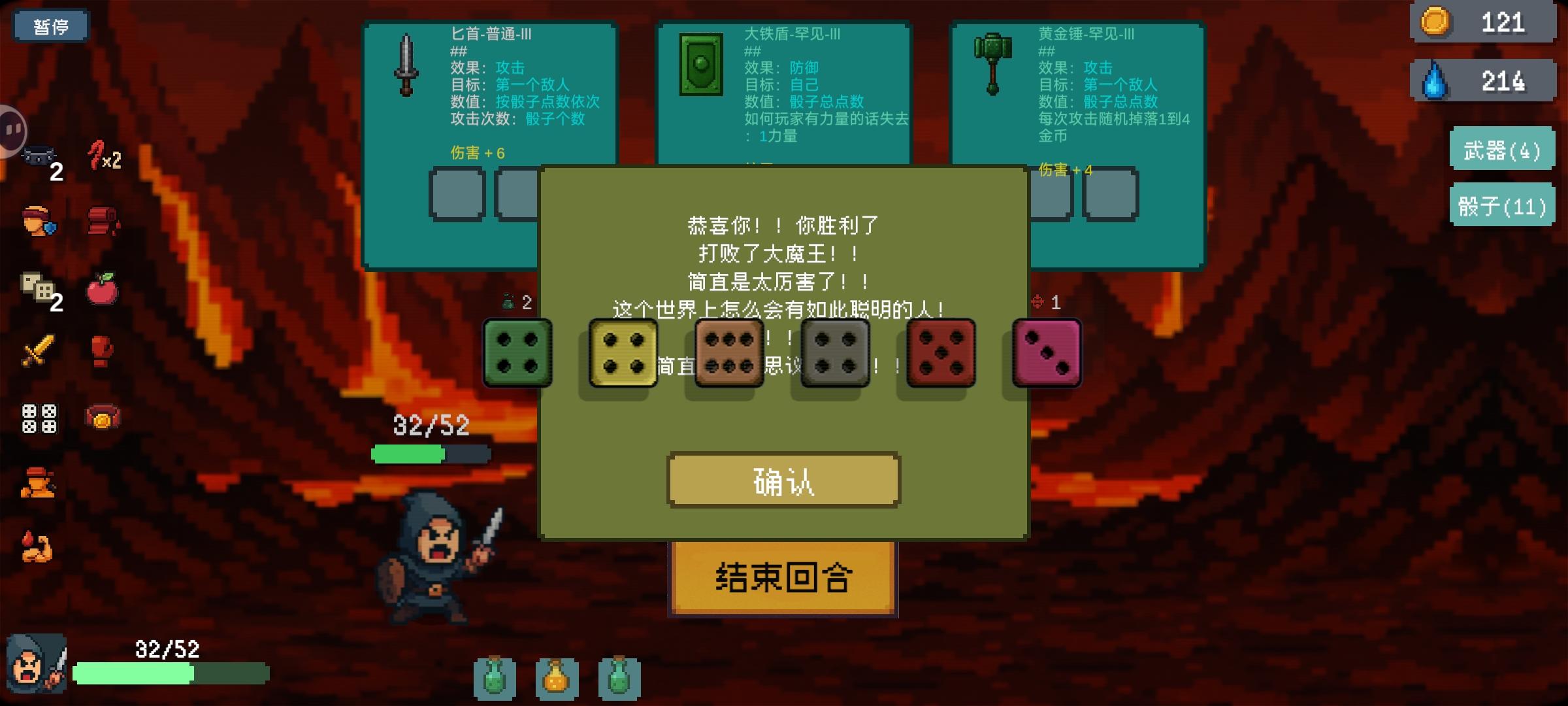Open the 武器(4) weapons panel
This screenshot has height=706, width=1568.
pyautogui.click(x=1502, y=149)
